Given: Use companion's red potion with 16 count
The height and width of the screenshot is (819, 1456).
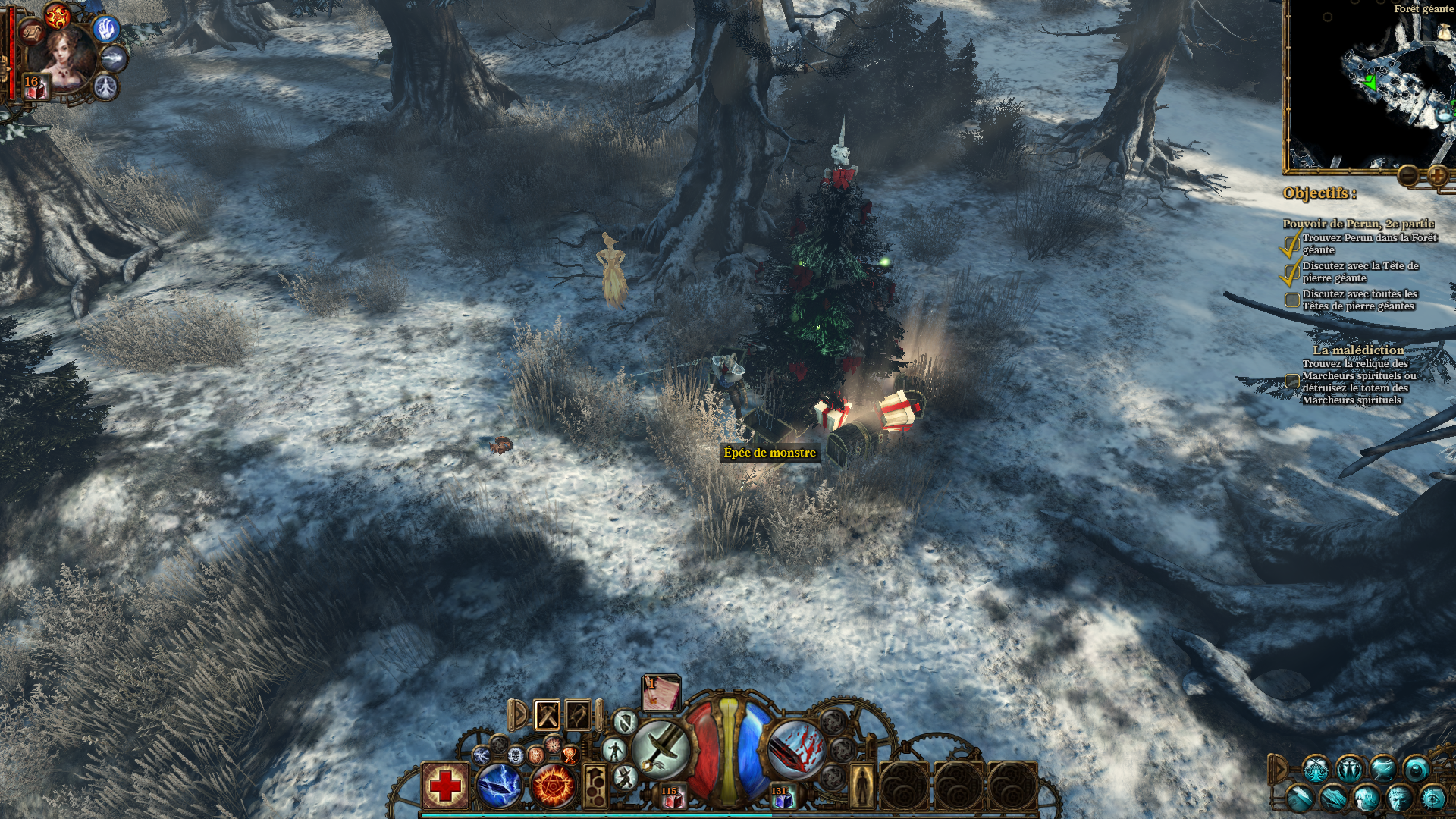Looking at the screenshot, I should pos(33,86).
